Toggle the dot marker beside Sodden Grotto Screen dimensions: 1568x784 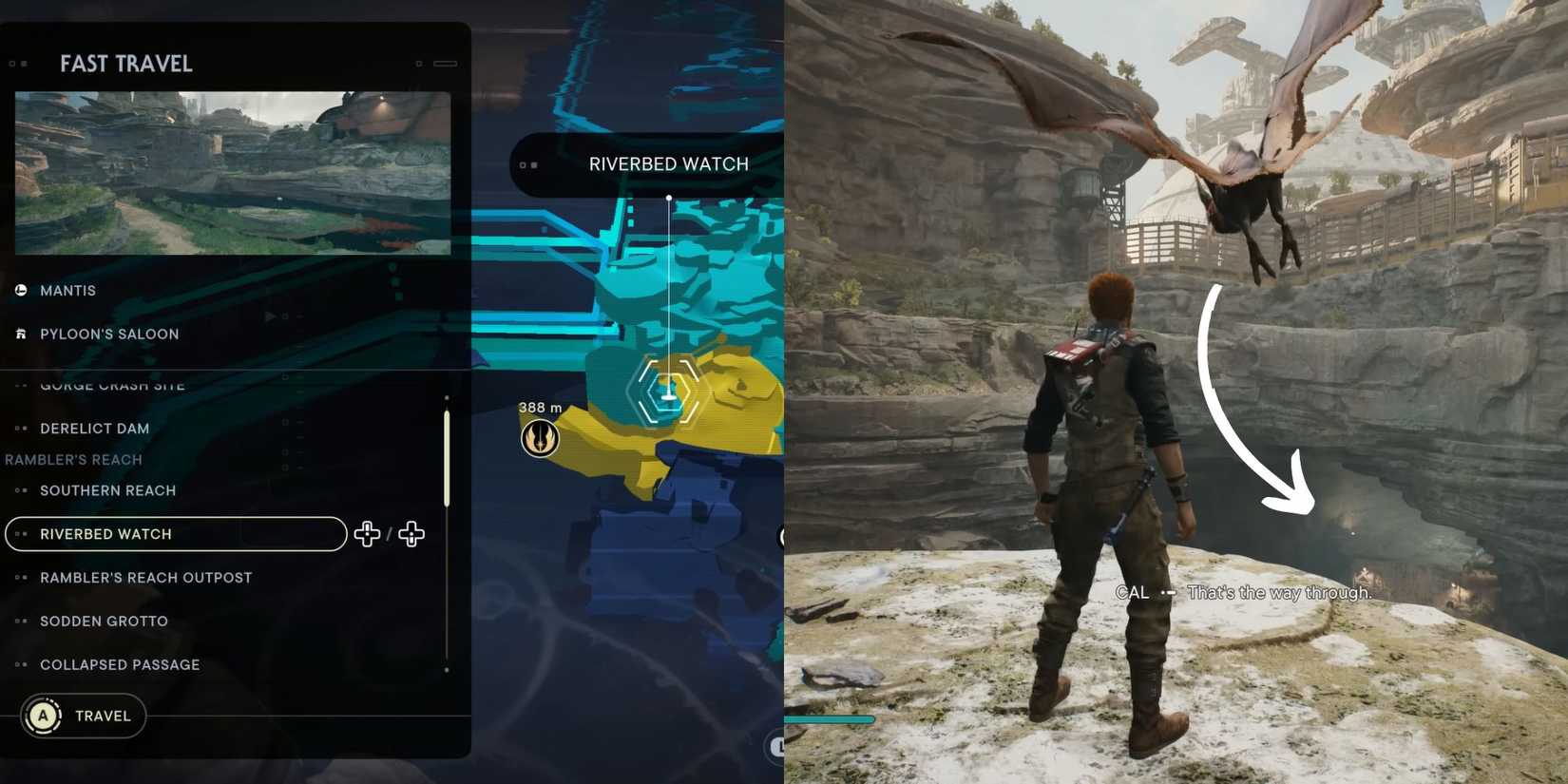tap(21, 621)
